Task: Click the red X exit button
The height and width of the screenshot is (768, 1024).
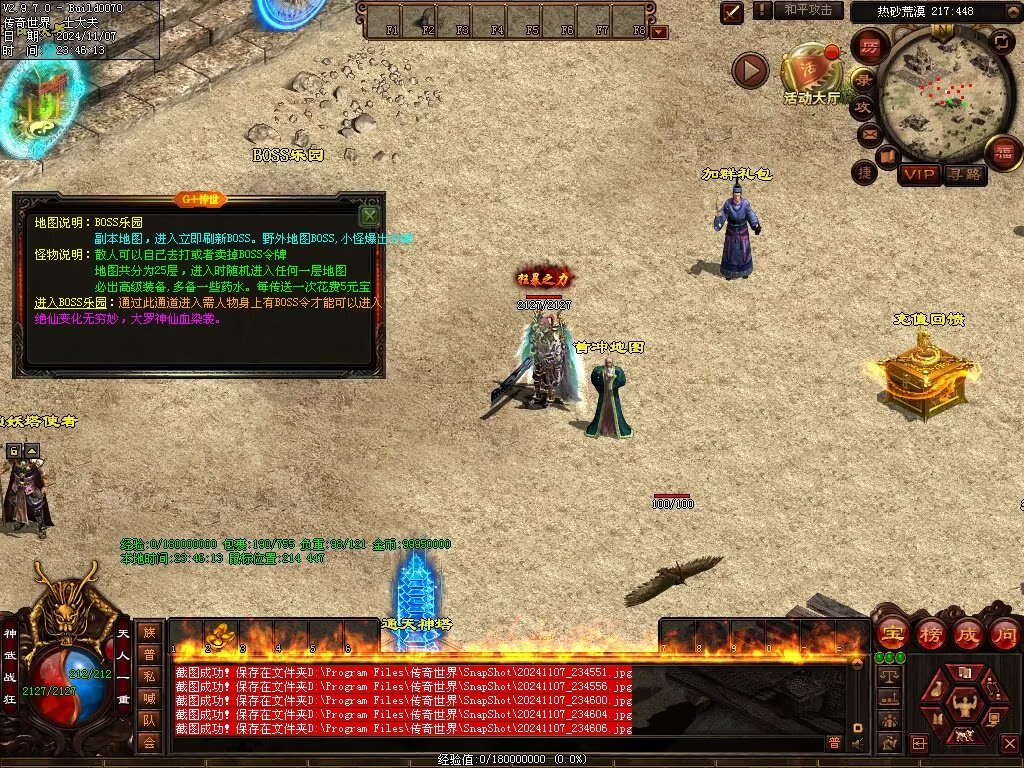Action: coord(1008,743)
